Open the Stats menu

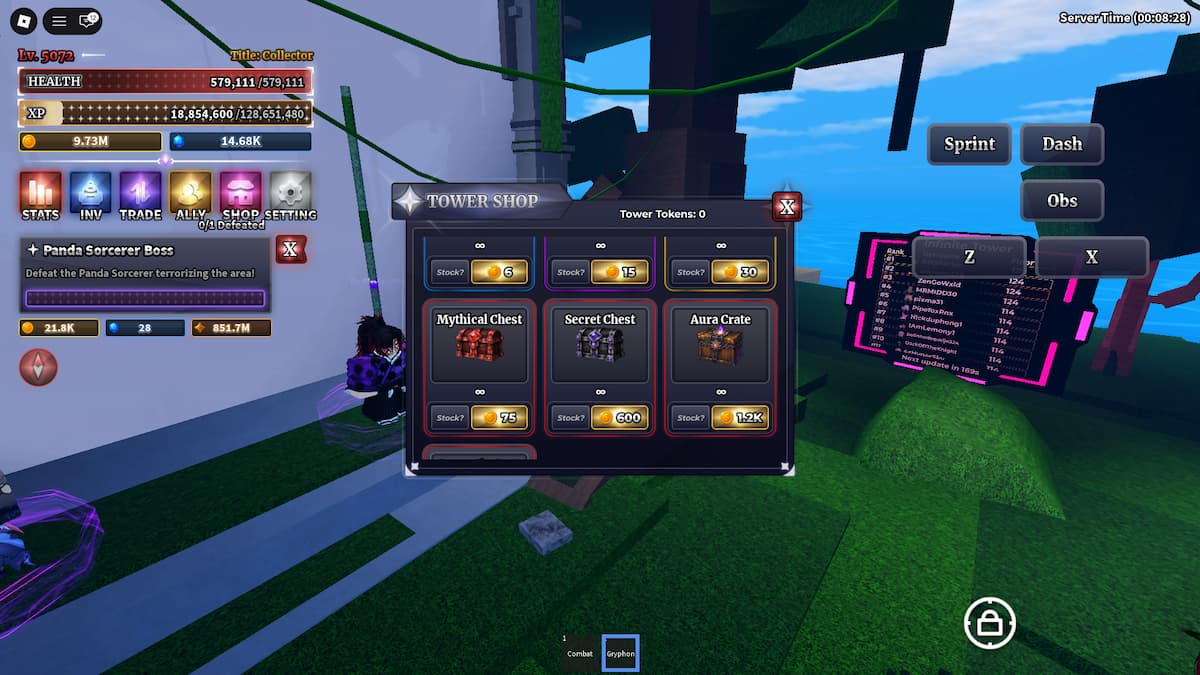click(40, 194)
